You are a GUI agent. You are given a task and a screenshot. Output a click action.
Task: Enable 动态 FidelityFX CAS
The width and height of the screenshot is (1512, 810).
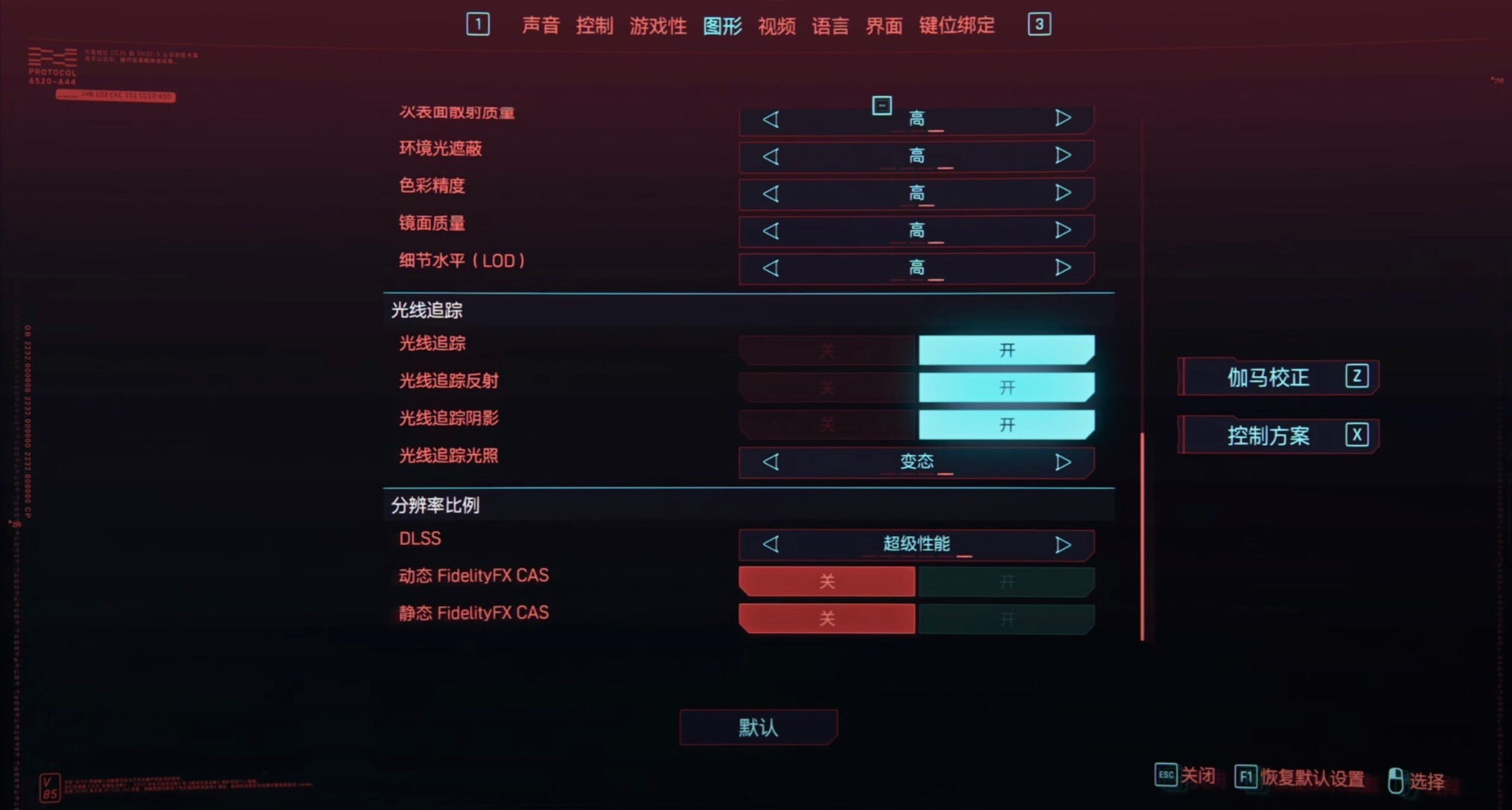(1007, 581)
